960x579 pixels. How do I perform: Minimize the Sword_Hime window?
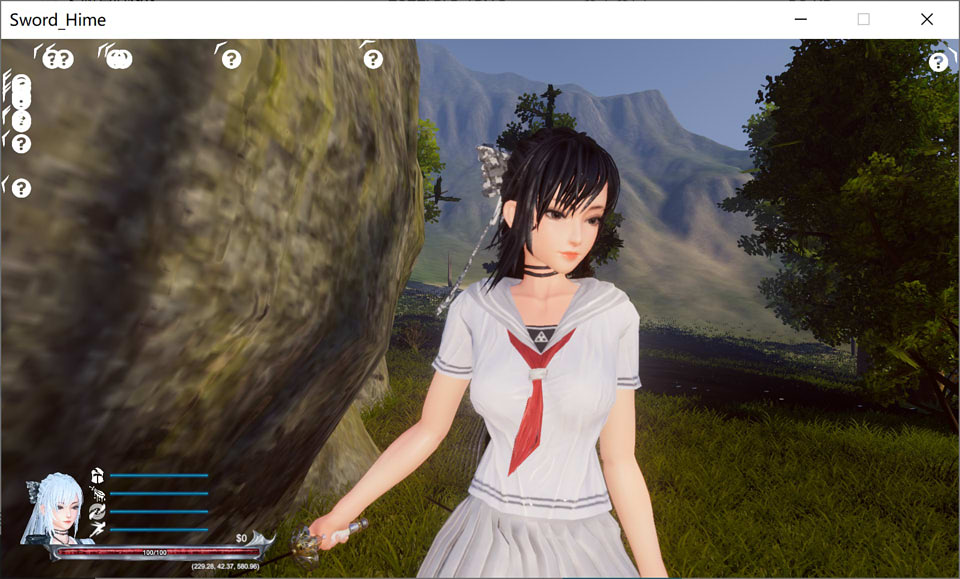[x=801, y=19]
